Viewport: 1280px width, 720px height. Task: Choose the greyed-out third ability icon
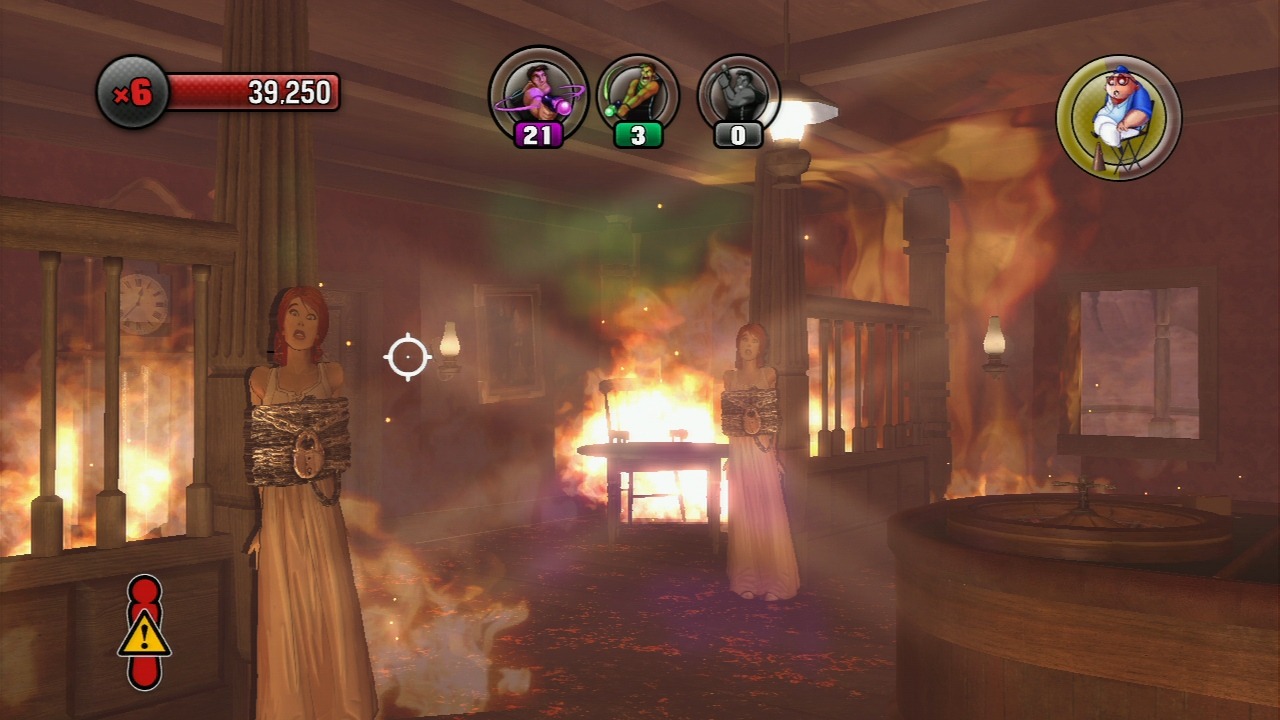739,93
